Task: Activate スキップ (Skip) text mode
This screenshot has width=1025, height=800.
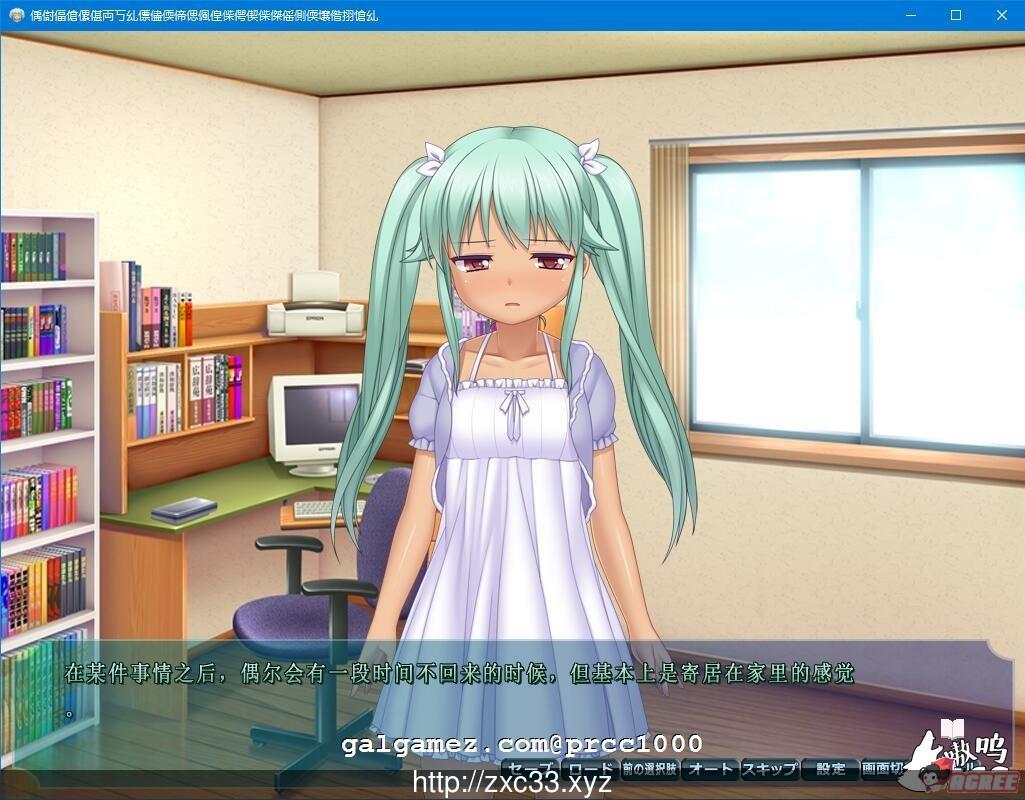Action: point(769,769)
